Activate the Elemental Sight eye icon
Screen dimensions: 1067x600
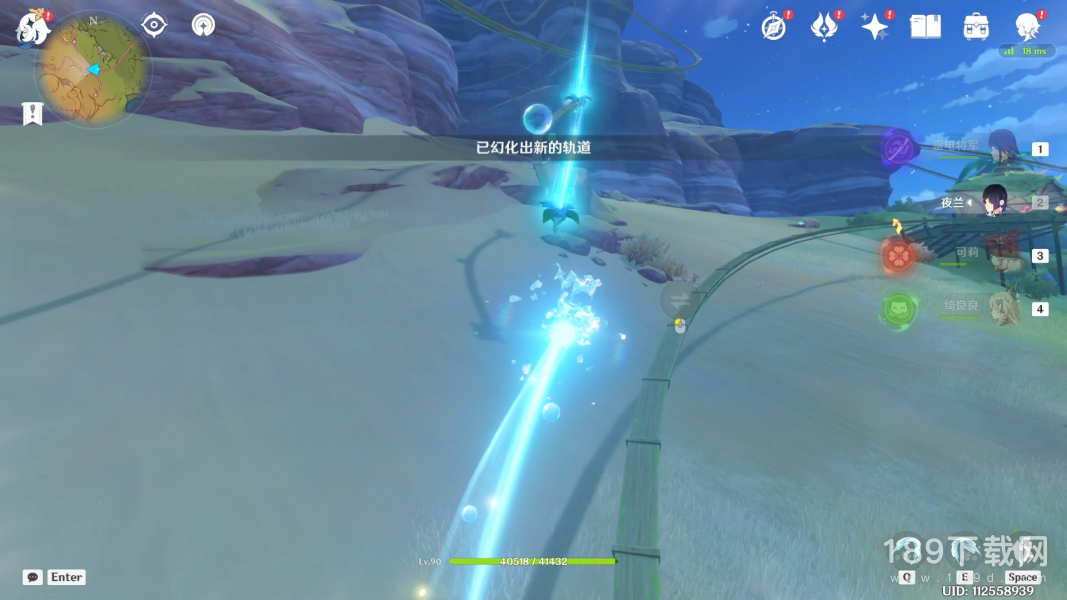click(x=154, y=25)
